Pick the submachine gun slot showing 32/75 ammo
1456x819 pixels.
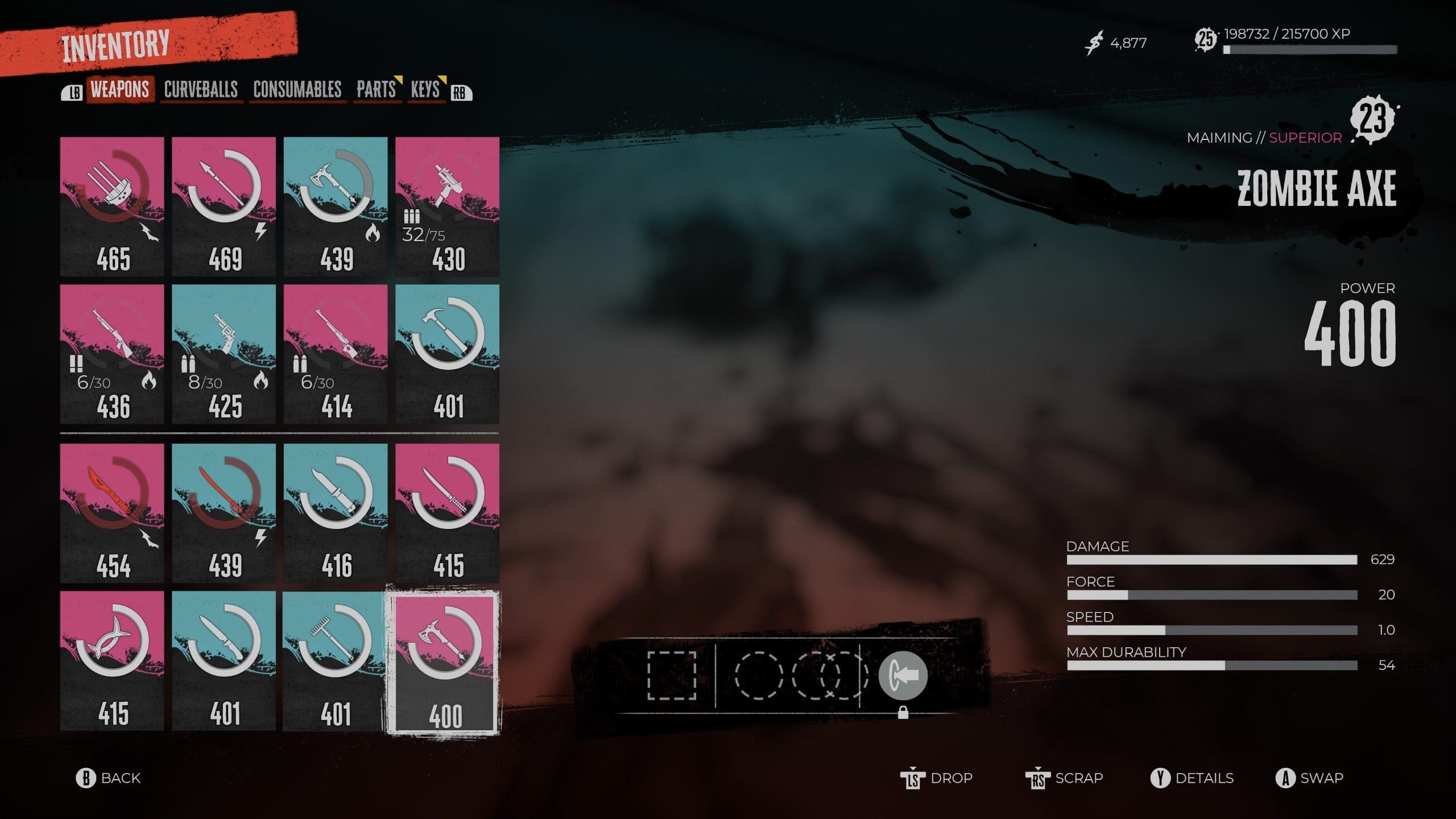448,206
